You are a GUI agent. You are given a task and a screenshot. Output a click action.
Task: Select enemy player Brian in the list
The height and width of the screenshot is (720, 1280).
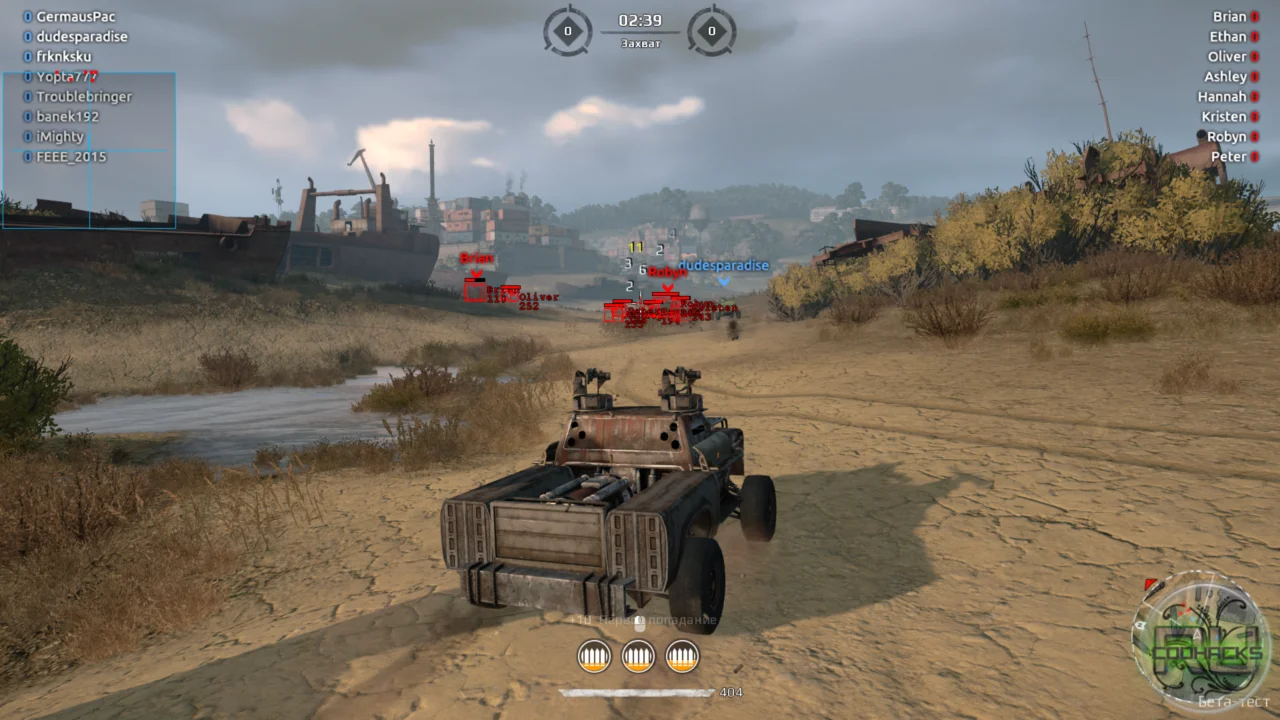coord(1230,17)
